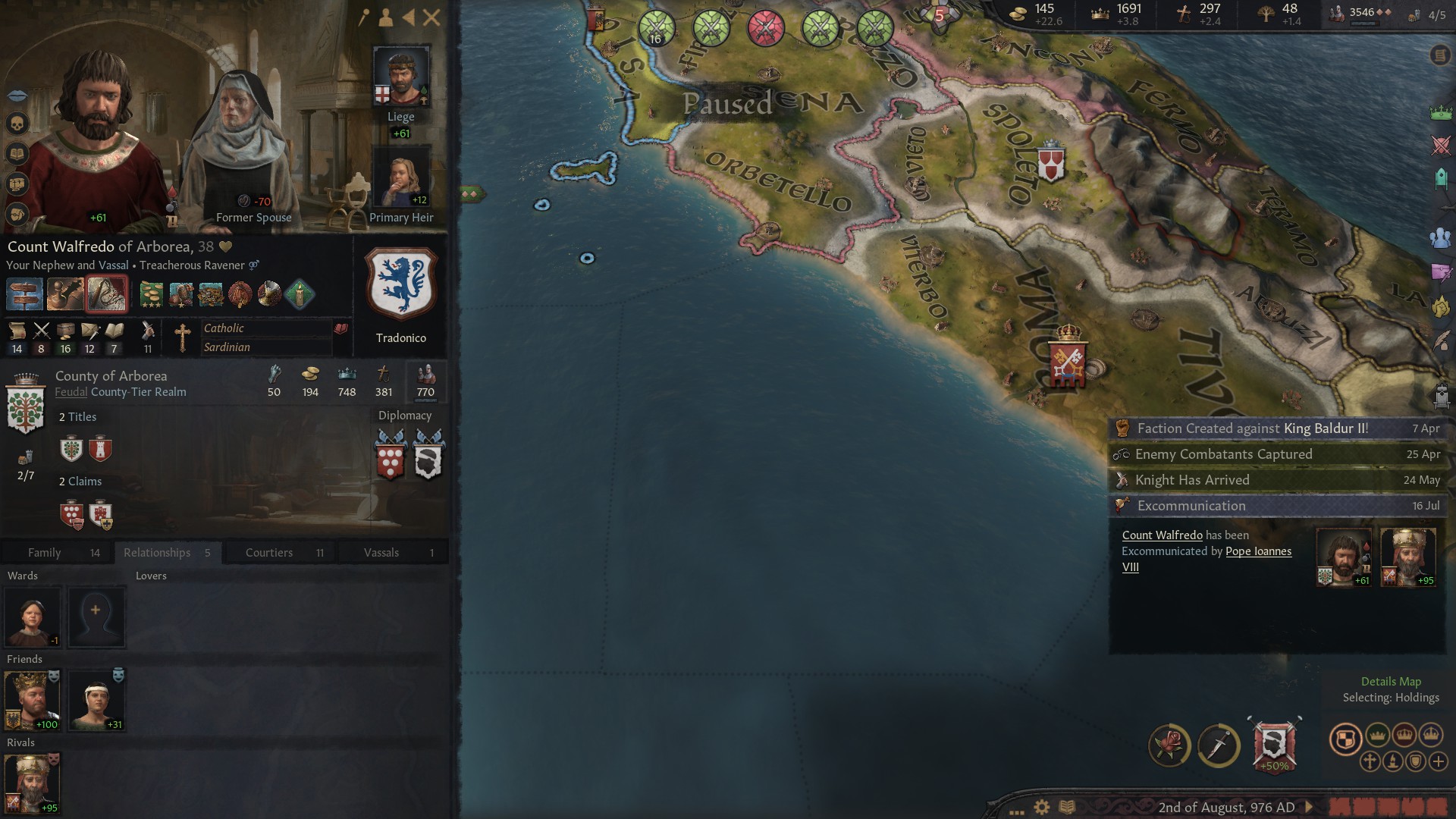Expand the Knight Has Arrived notification
1456x819 pixels.
1276,479
